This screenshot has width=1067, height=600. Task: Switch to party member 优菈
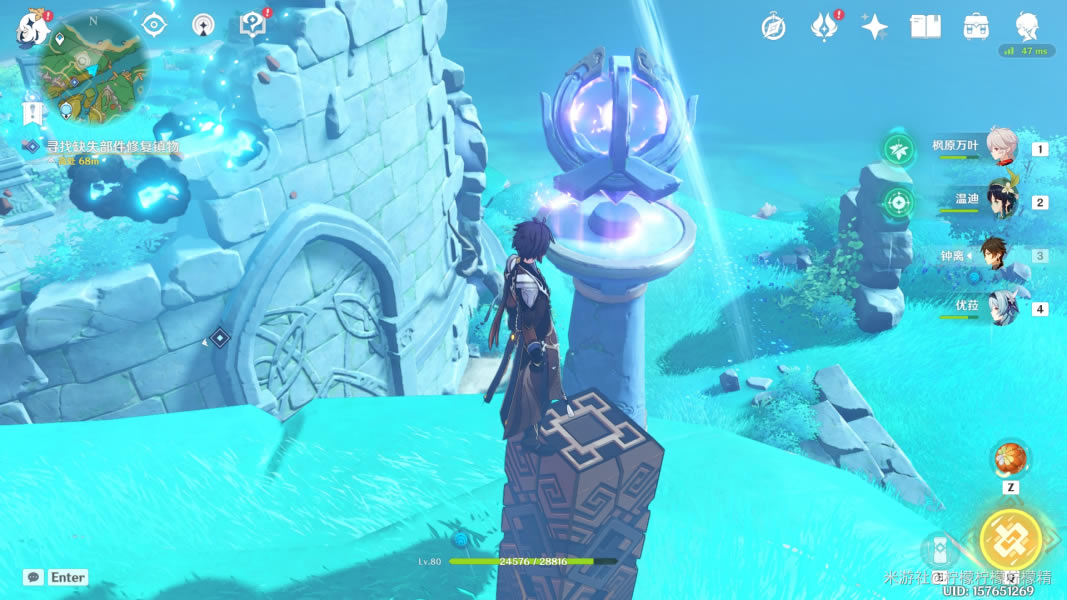click(1001, 307)
